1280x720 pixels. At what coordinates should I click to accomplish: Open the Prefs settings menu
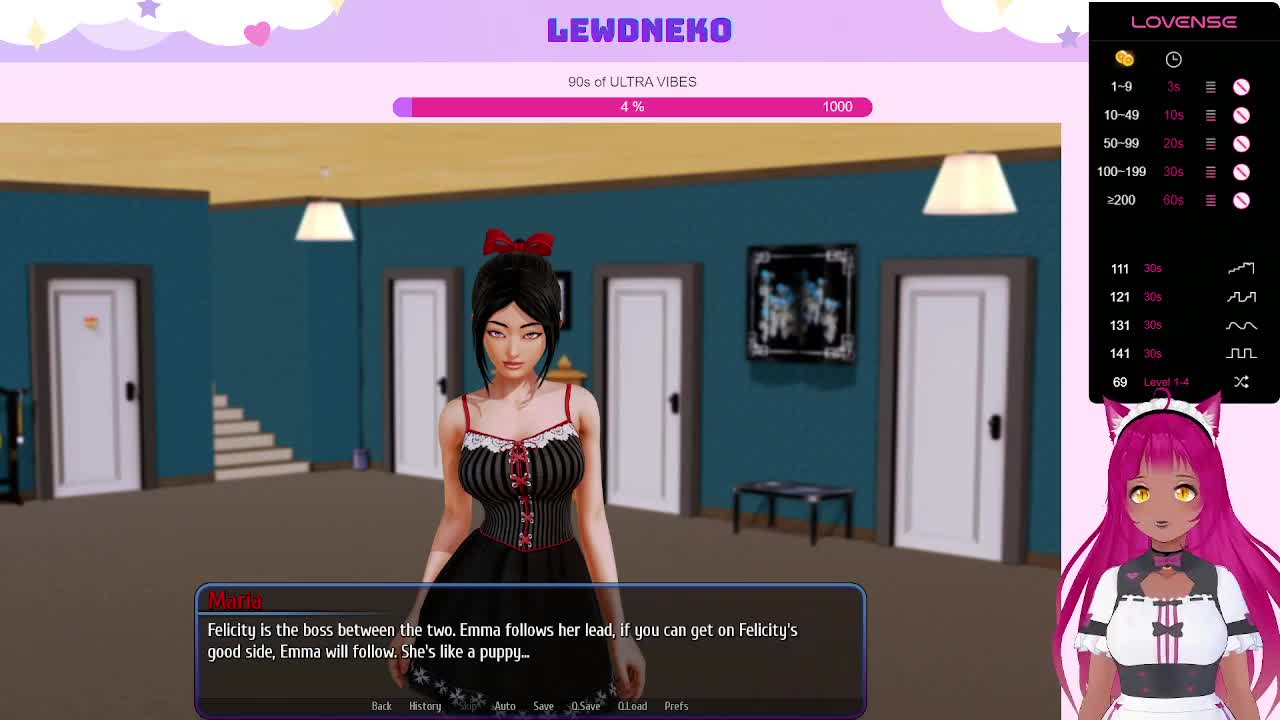[676, 706]
